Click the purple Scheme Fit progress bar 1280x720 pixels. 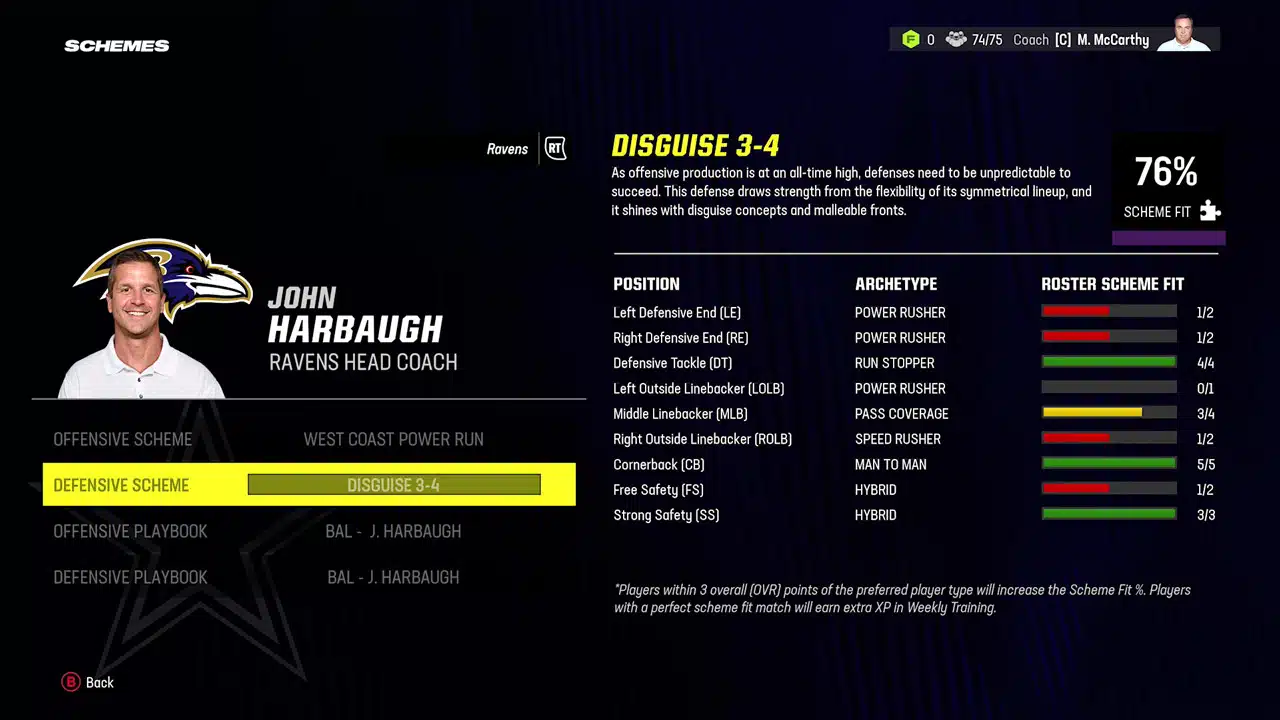coord(1168,237)
